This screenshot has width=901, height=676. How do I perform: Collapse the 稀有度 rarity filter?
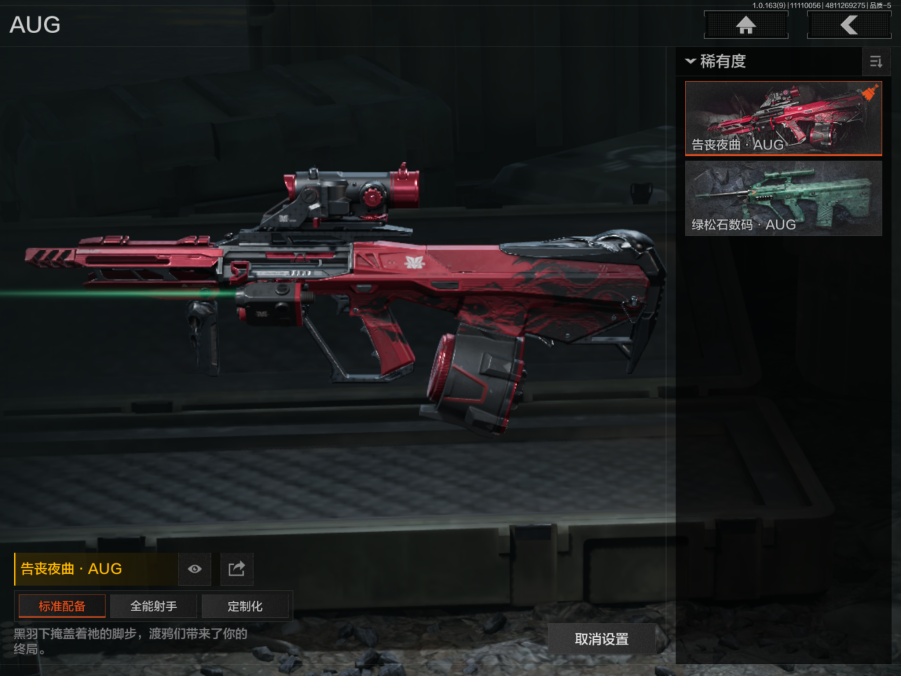coord(691,62)
